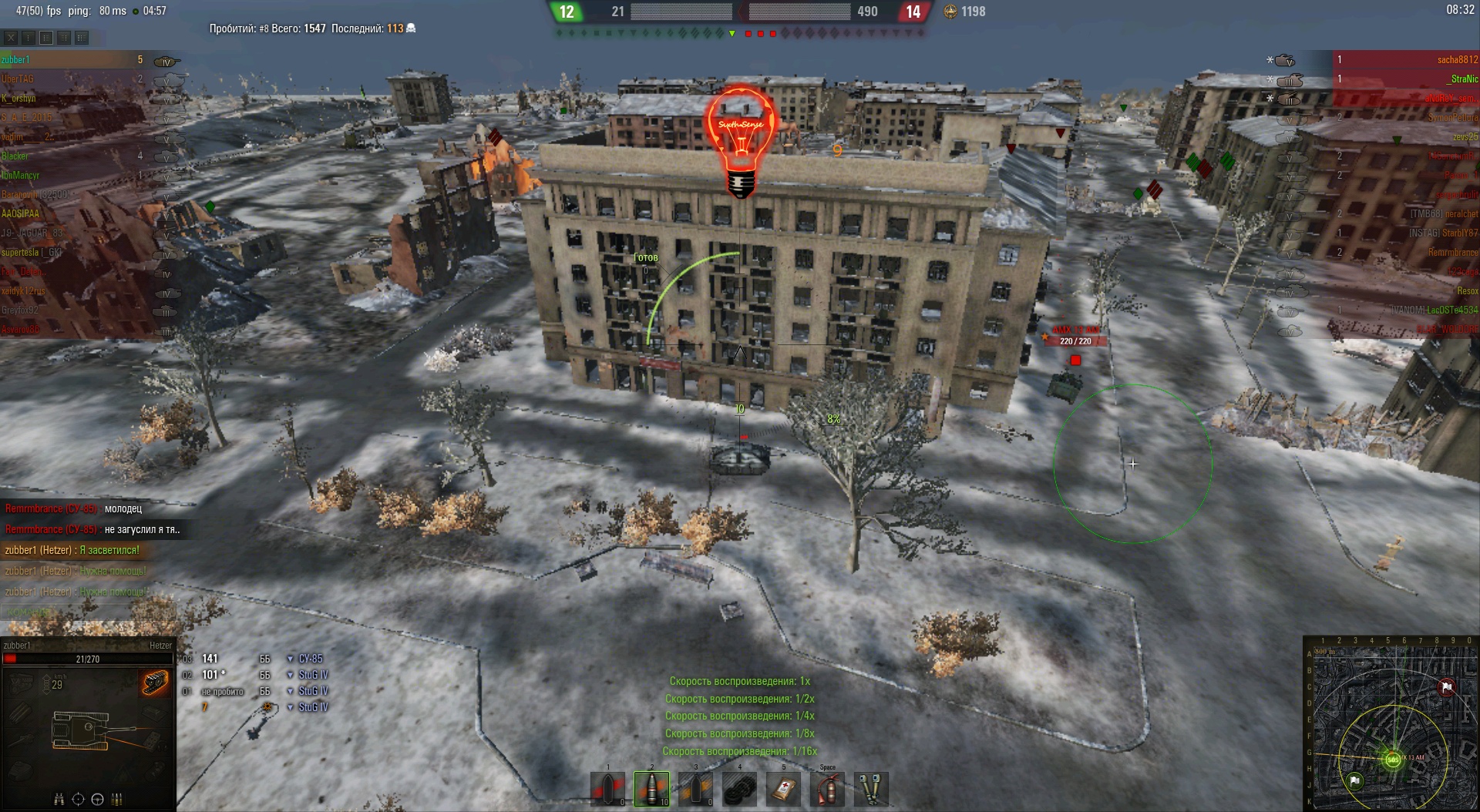Select sacha8812 in the enemy team list

1457,60
